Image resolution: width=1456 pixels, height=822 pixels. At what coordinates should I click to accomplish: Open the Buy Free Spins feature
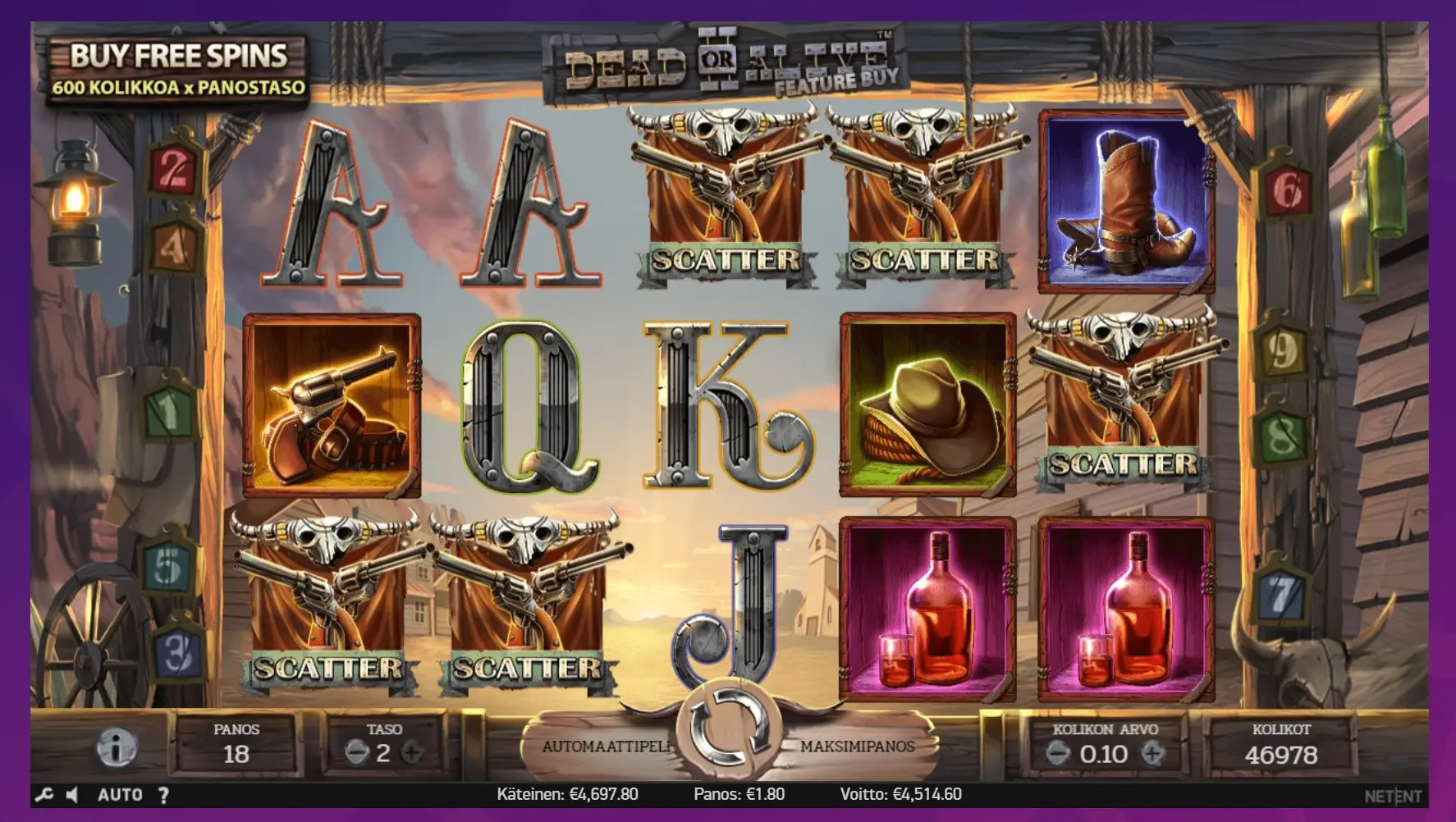coord(177,71)
